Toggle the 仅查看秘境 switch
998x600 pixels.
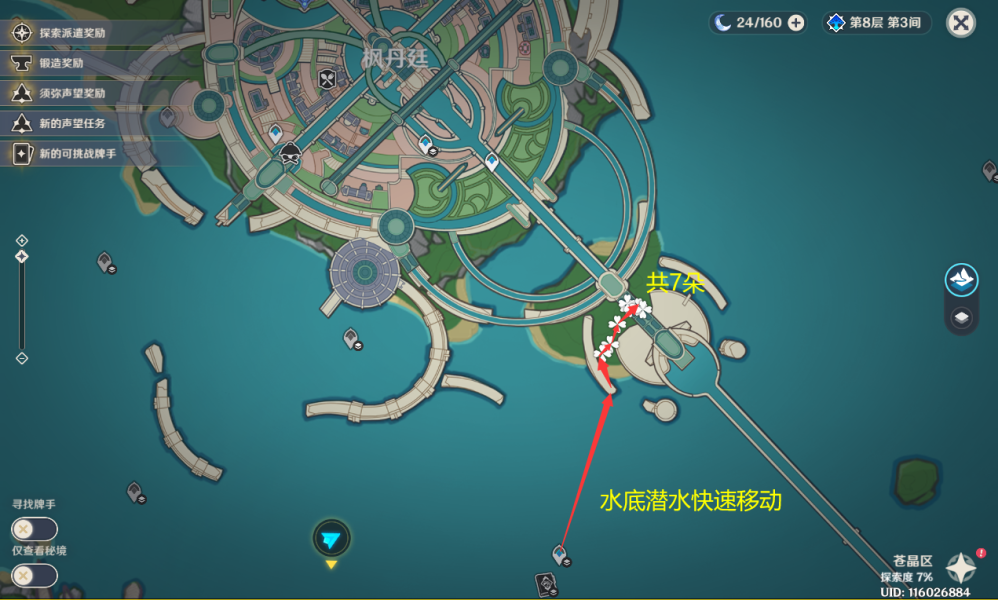(x=34, y=575)
